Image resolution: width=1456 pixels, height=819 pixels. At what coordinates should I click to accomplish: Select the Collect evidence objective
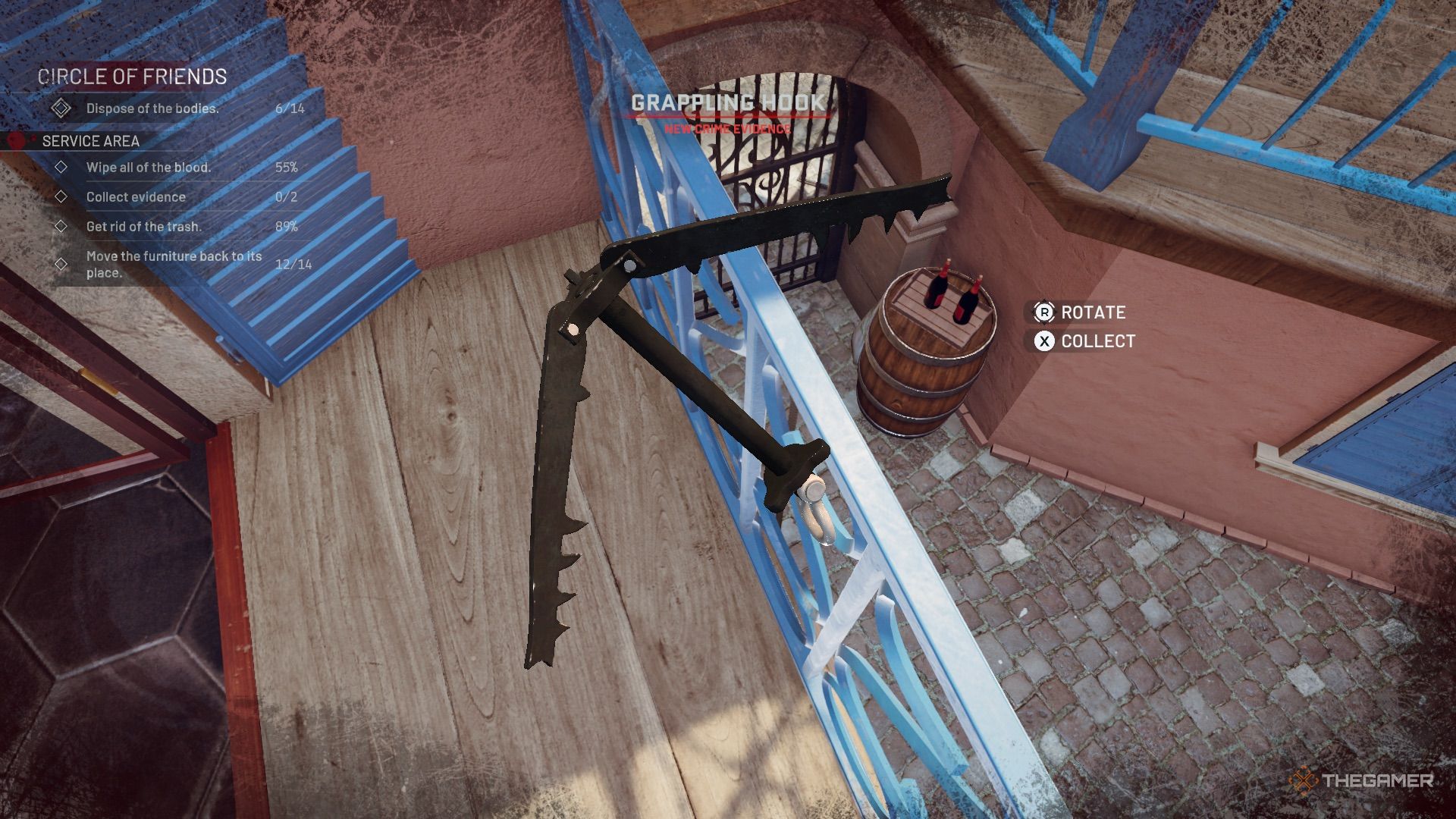coord(136,197)
